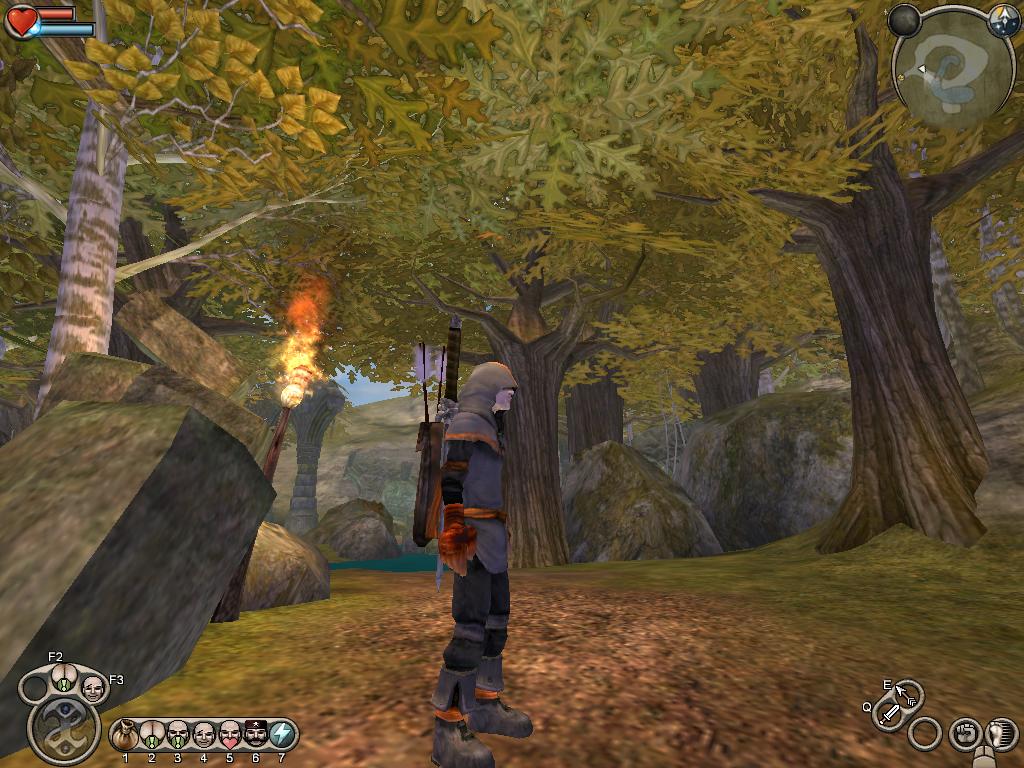This screenshot has width=1024, height=768.
Task: Choose the heart face flirt expression
Action: coord(230,736)
